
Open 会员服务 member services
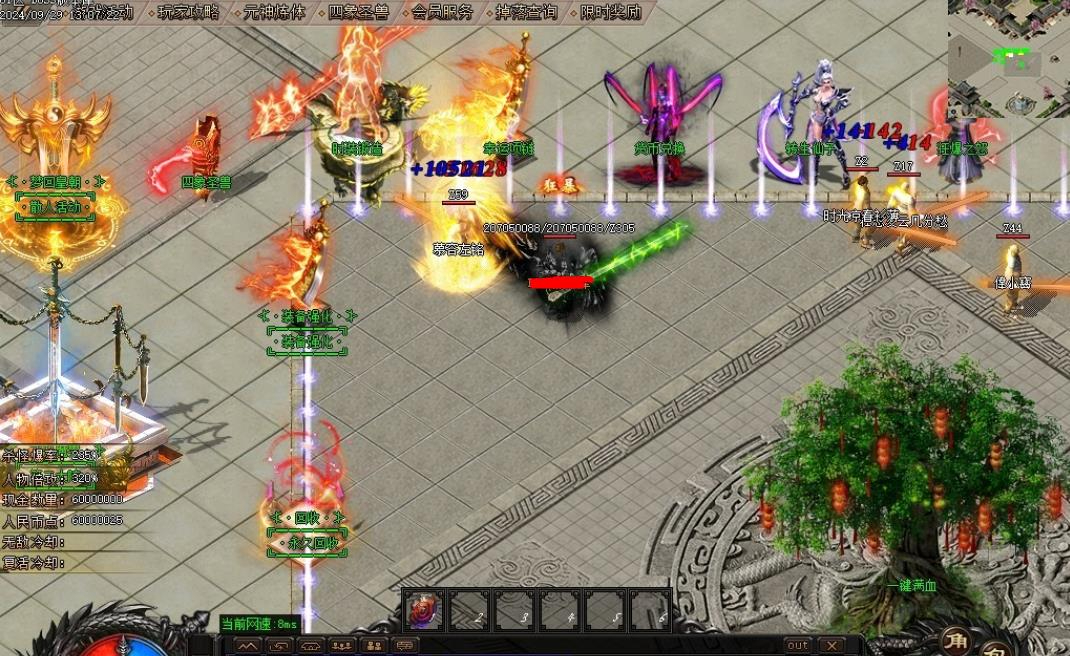442,13
